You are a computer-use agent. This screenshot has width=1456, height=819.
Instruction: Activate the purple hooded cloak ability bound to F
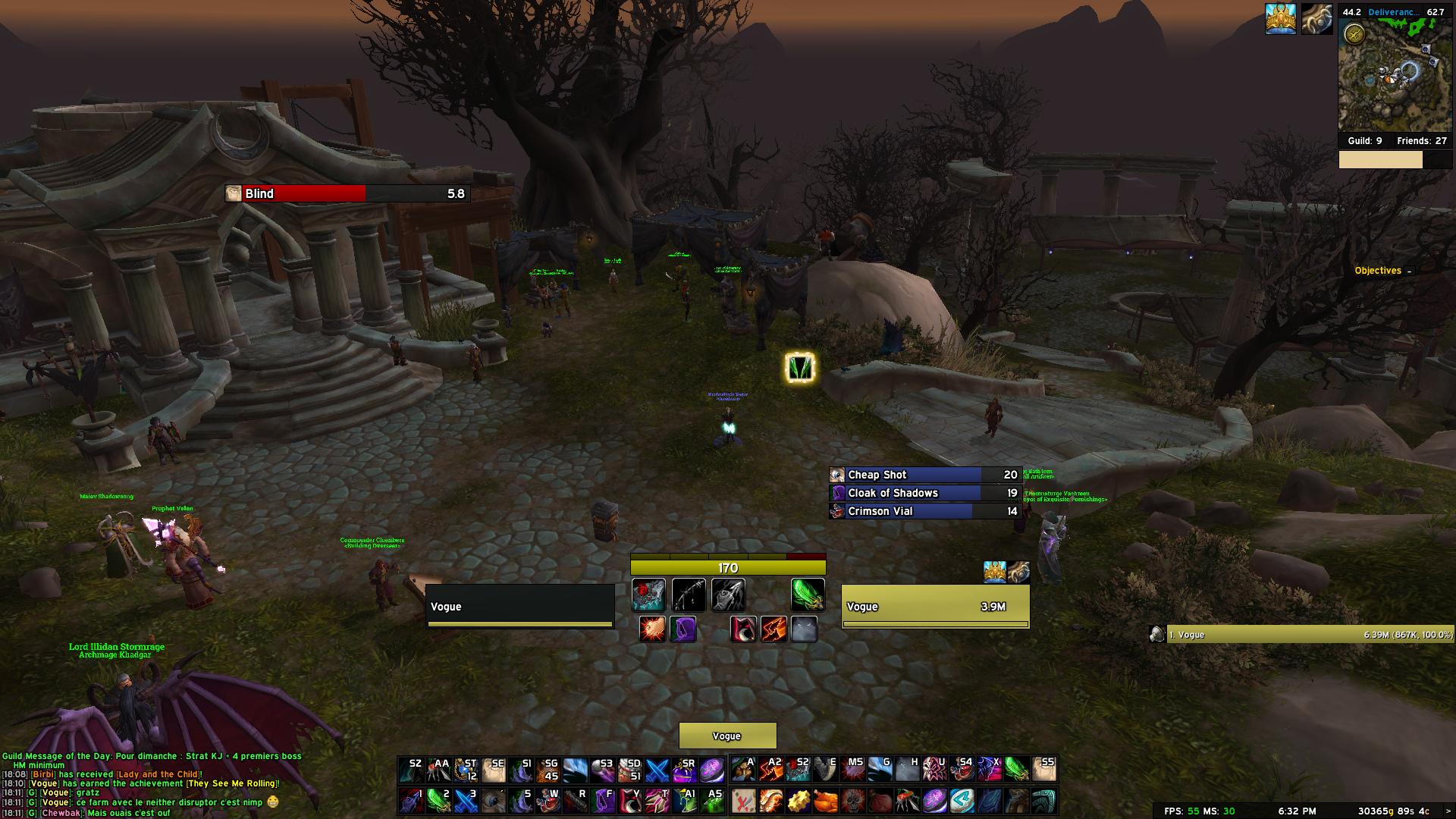[x=604, y=801]
